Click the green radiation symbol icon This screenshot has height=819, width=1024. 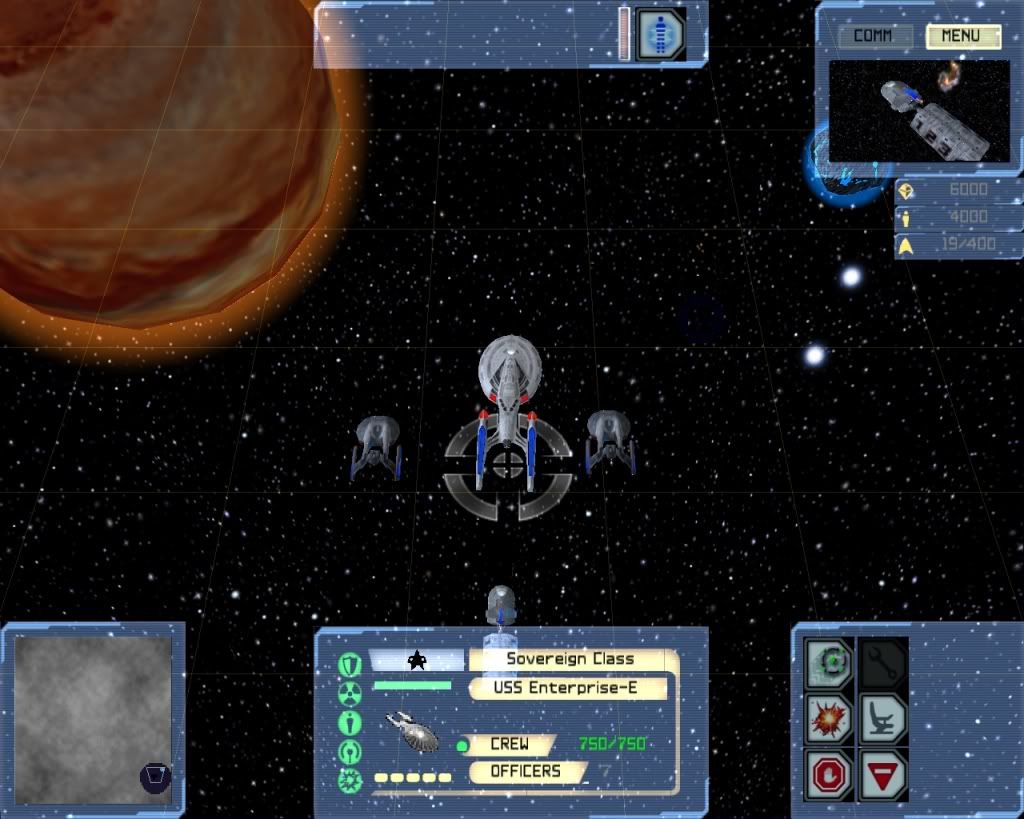pyautogui.click(x=350, y=693)
